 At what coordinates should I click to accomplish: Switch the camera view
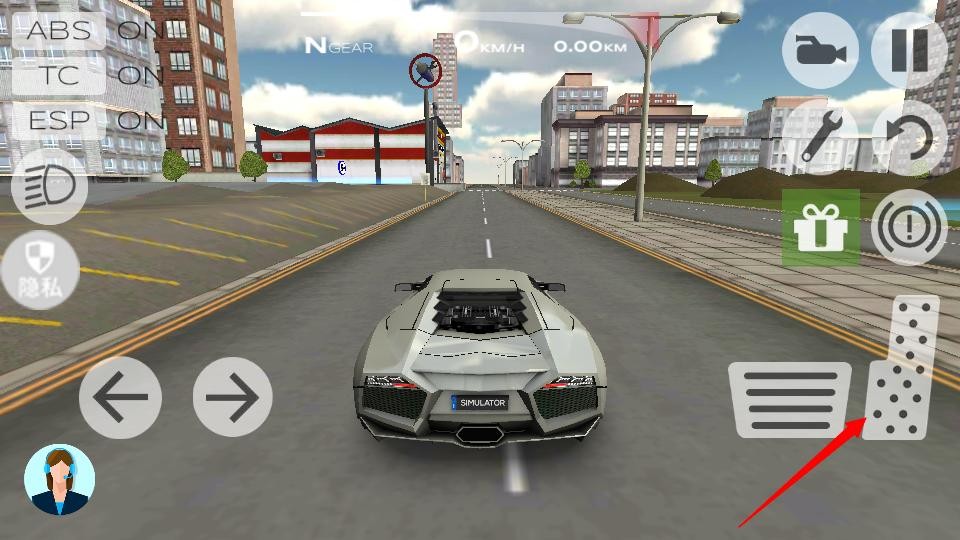820,48
